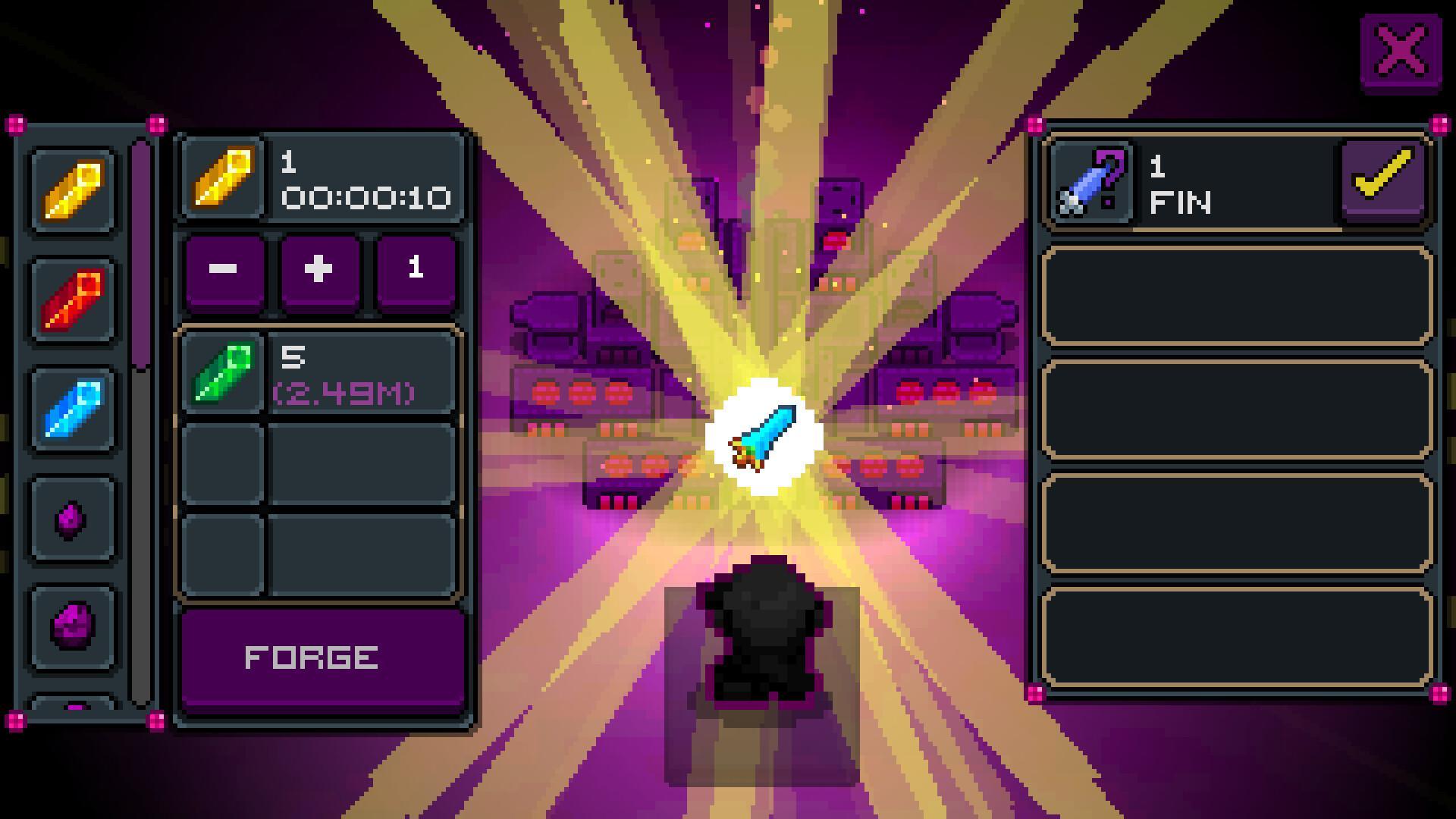1456x819 pixels.
Task: Increase craft quantity with the plus button
Action: pos(318,269)
